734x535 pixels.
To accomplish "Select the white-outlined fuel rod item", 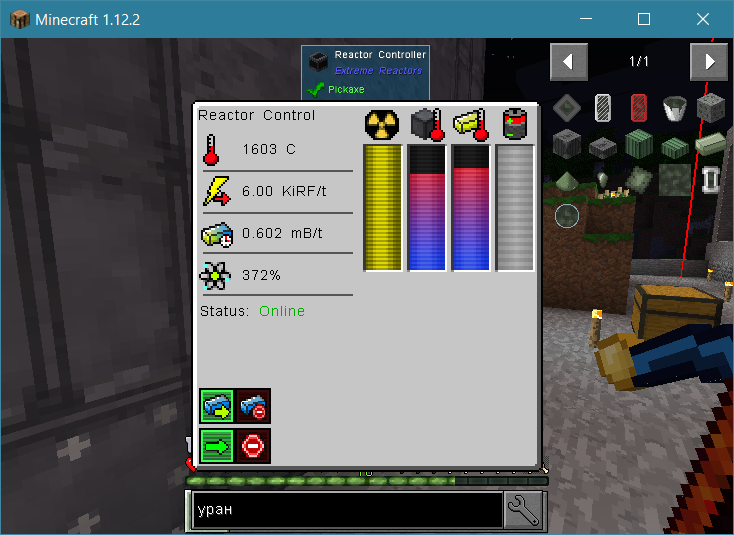I will 603,107.
